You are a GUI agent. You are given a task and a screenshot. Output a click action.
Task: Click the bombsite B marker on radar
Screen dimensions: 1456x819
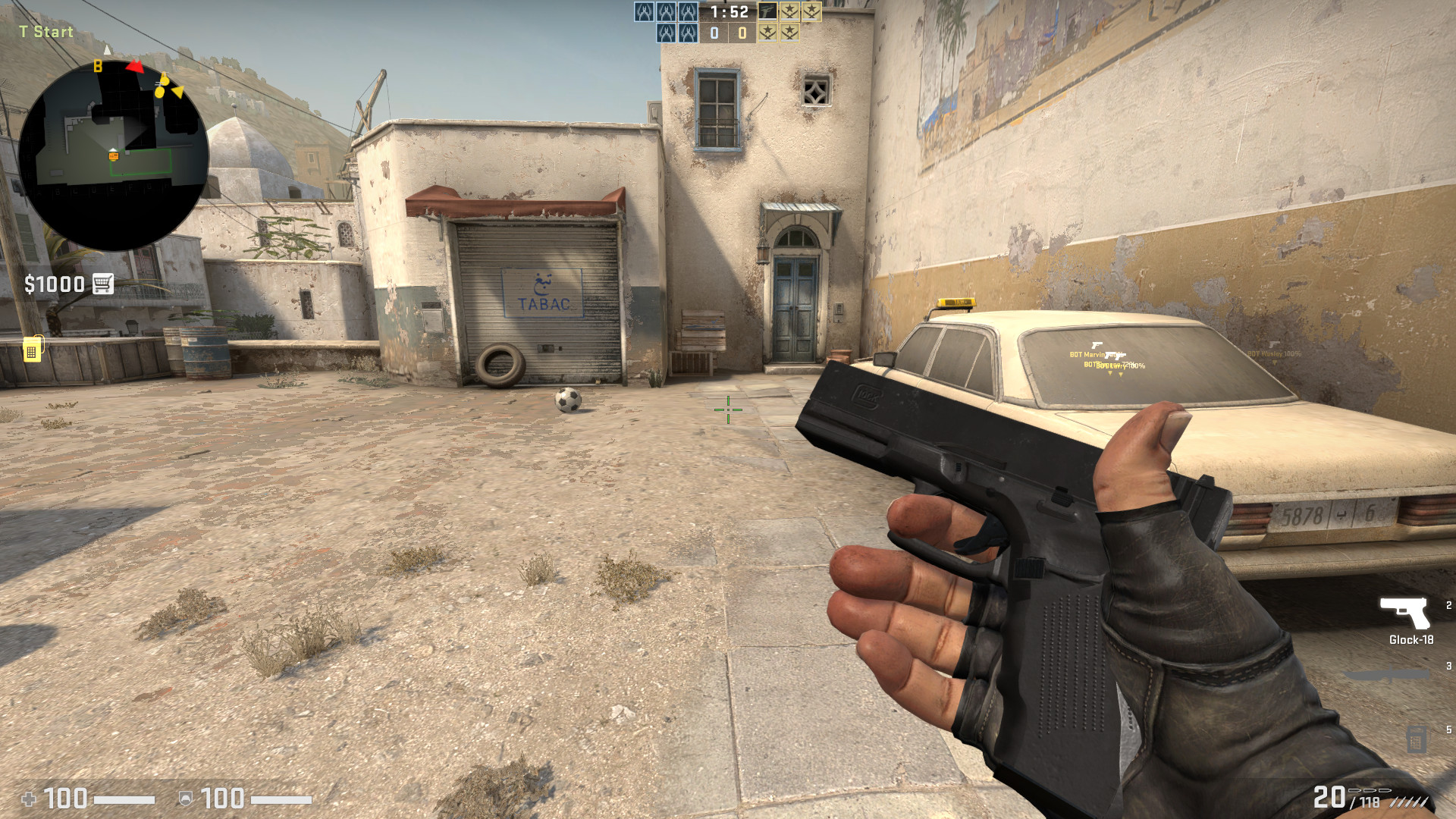click(96, 67)
